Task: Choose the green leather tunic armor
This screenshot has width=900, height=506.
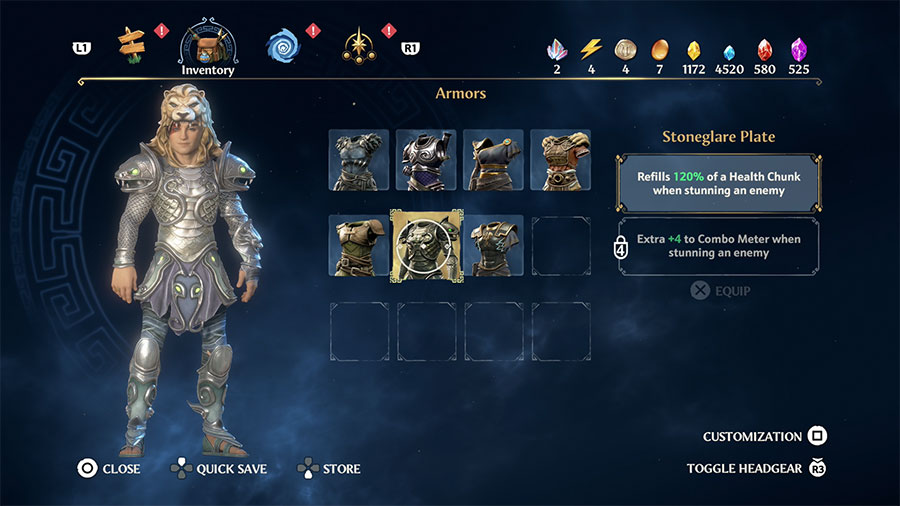Action: tap(359, 246)
